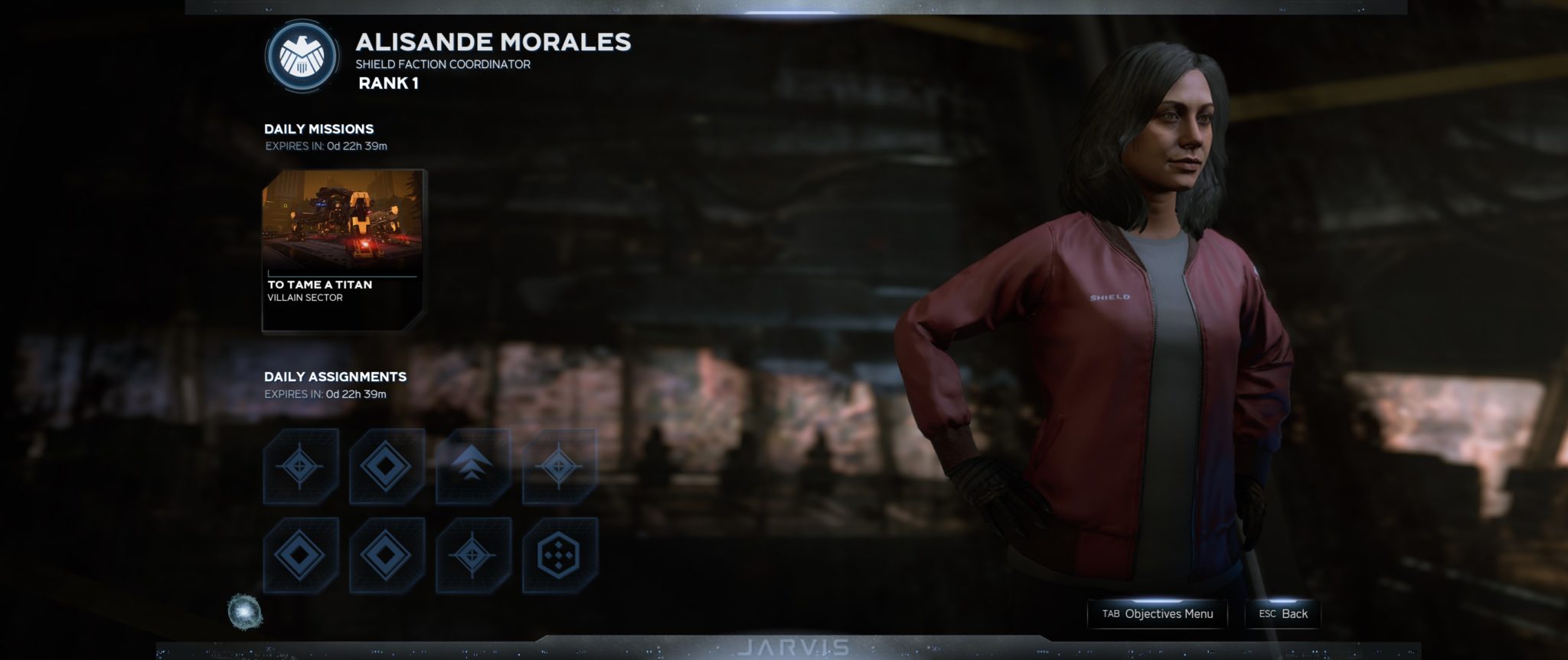Select the last assignment icon in the top row
The height and width of the screenshot is (660, 1568).
pos(560,465)
